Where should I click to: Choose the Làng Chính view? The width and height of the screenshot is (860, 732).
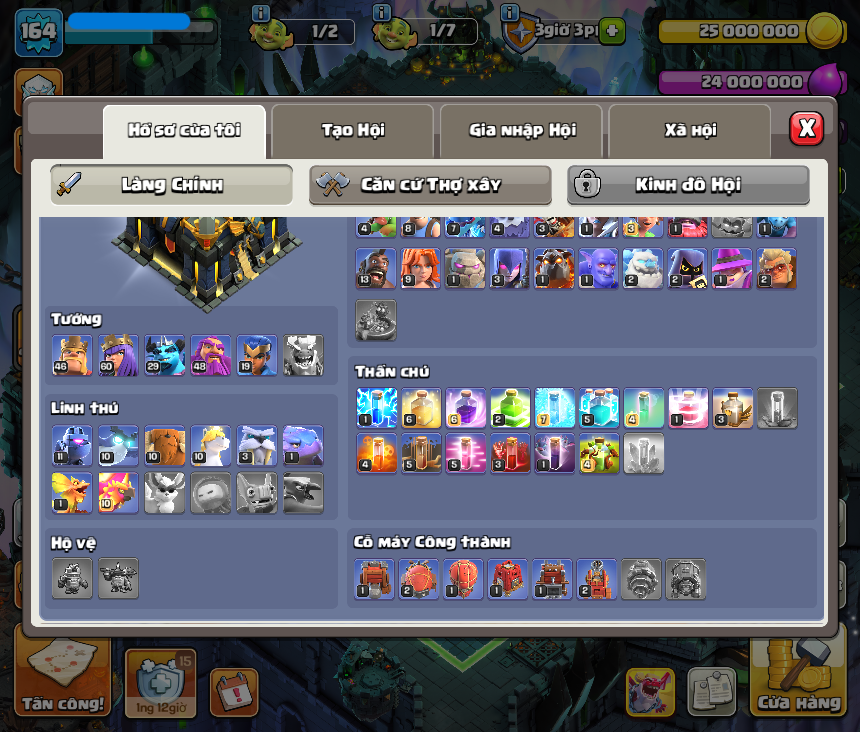click(172, 185)
